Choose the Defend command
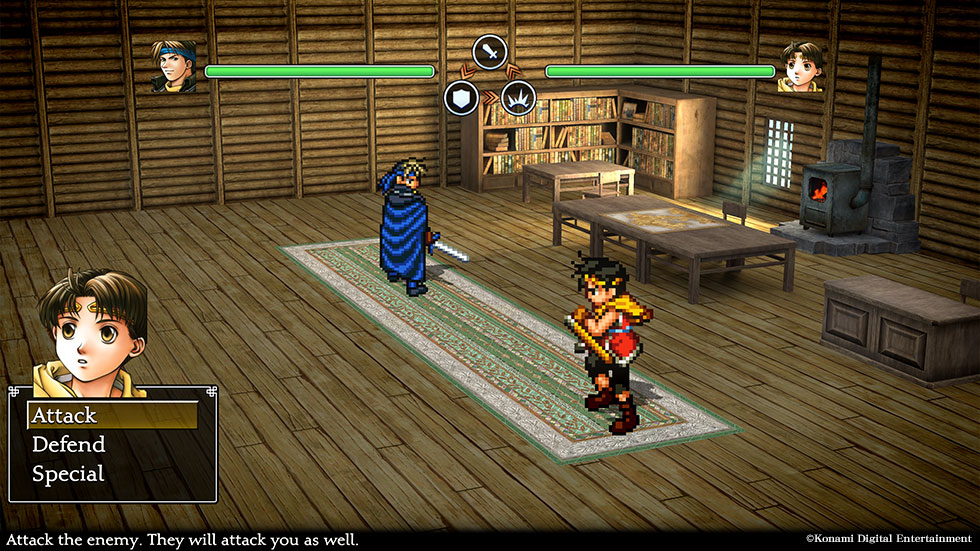980x551 pixels. [69, 445]
